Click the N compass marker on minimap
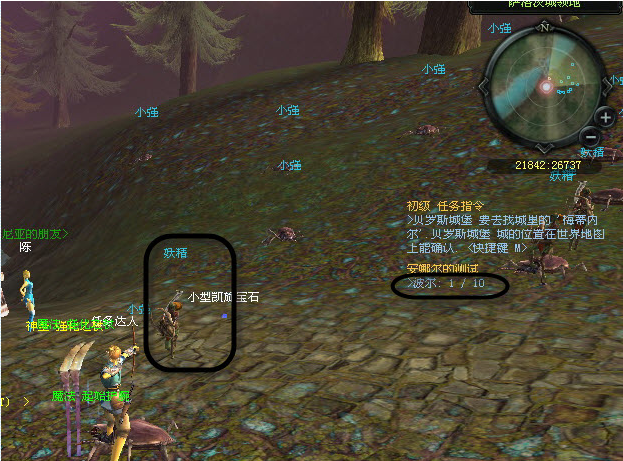 pyautogui.click(x=545, y=27)
